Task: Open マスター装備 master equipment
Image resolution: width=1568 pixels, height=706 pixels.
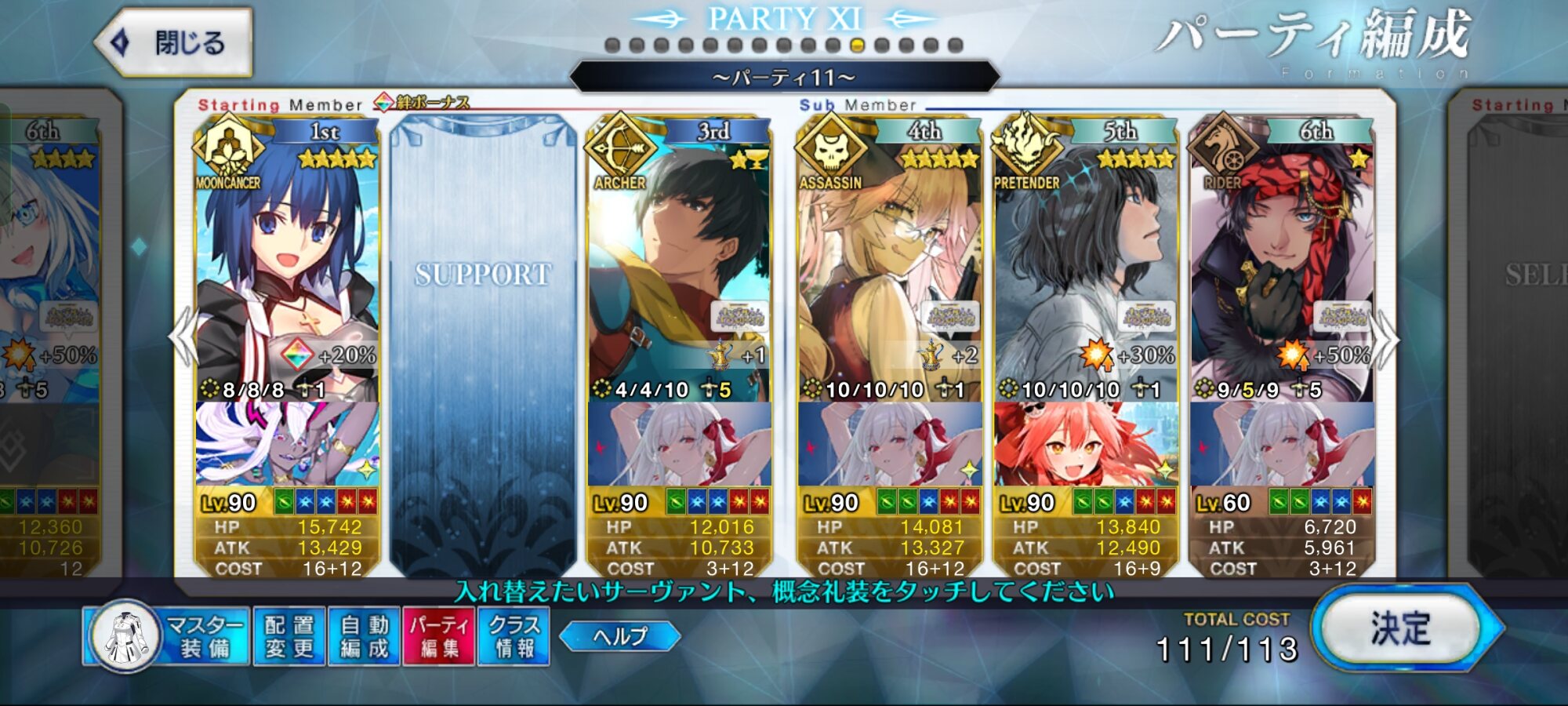Action: pyautogui.click(x=168, y=636)
